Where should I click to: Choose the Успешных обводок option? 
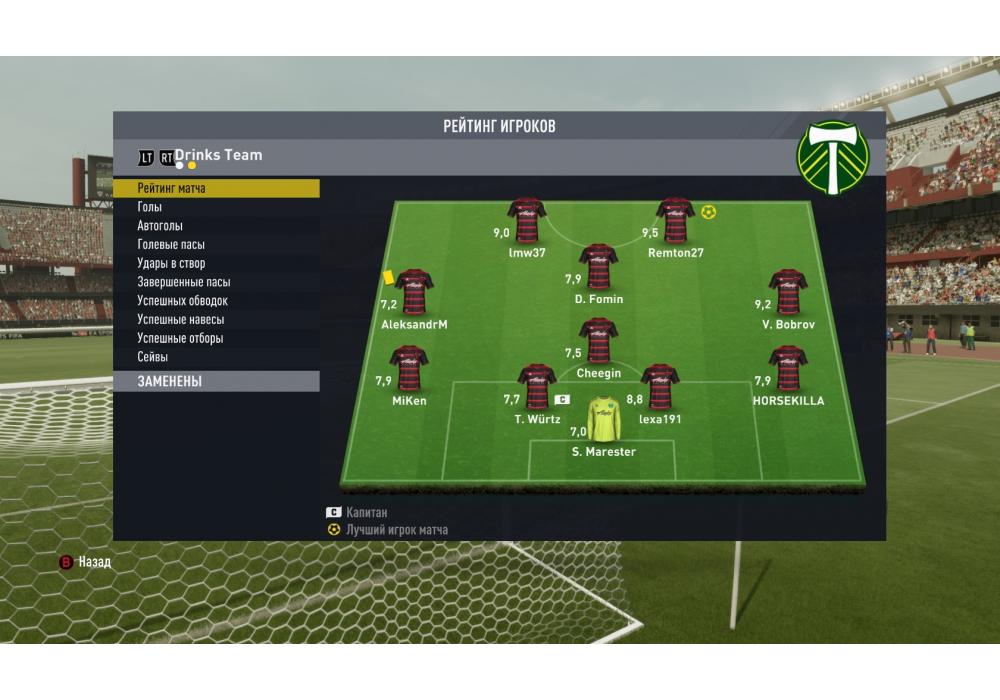tap(182, 301)
